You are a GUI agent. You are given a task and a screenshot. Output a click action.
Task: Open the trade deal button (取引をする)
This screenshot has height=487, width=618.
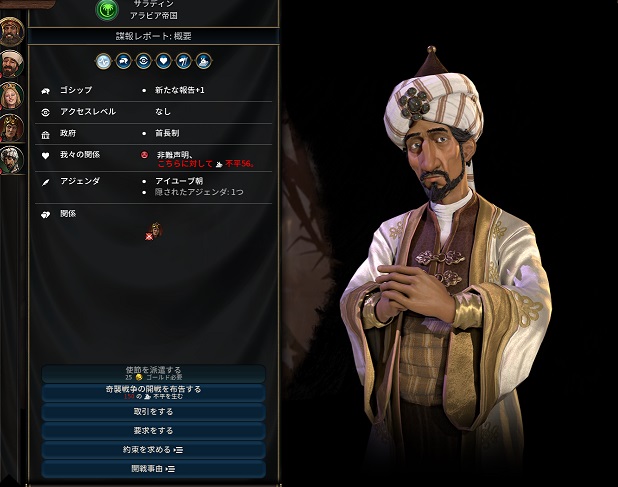pos(153,411)
